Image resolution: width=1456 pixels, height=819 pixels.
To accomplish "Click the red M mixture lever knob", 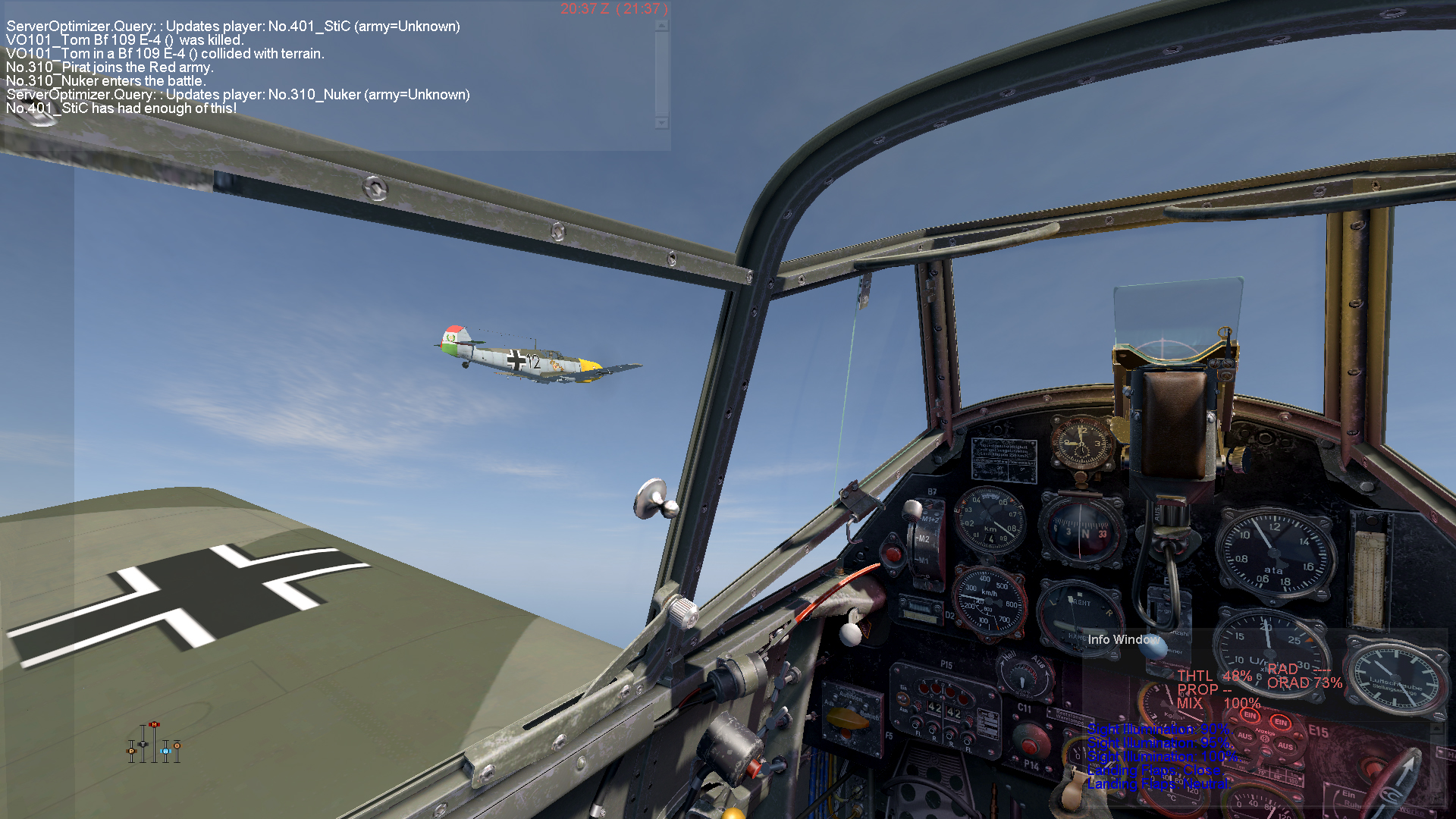I will (155, 725).
